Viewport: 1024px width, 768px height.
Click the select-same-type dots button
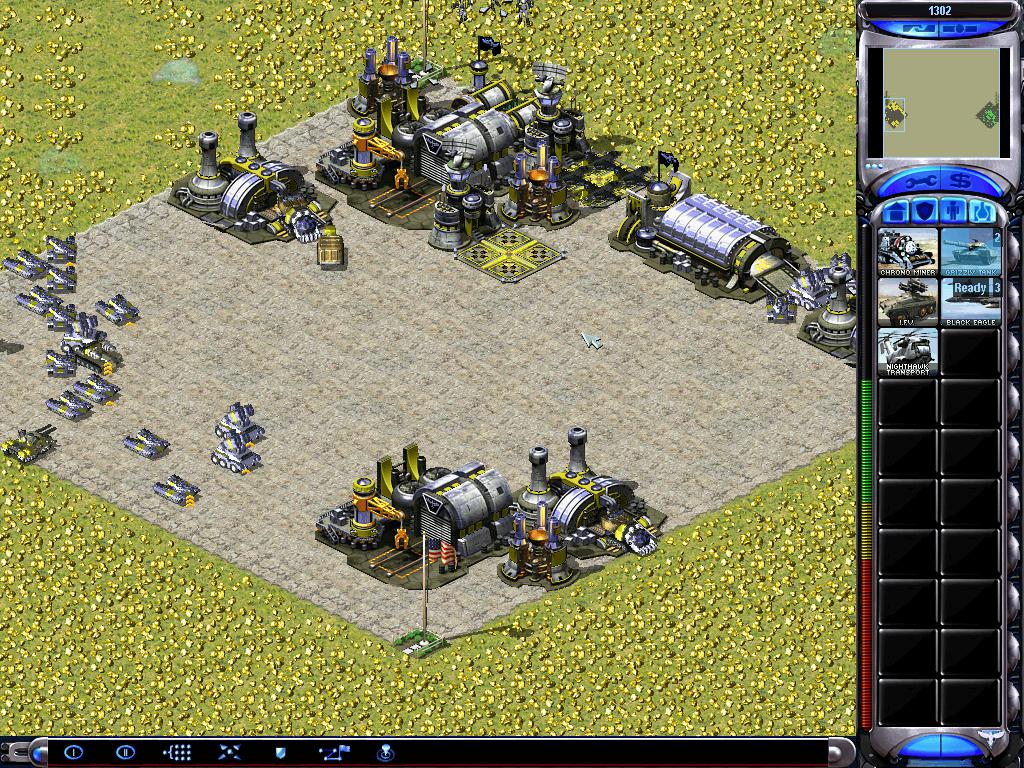pyautogui.click(x=177, y=752)
